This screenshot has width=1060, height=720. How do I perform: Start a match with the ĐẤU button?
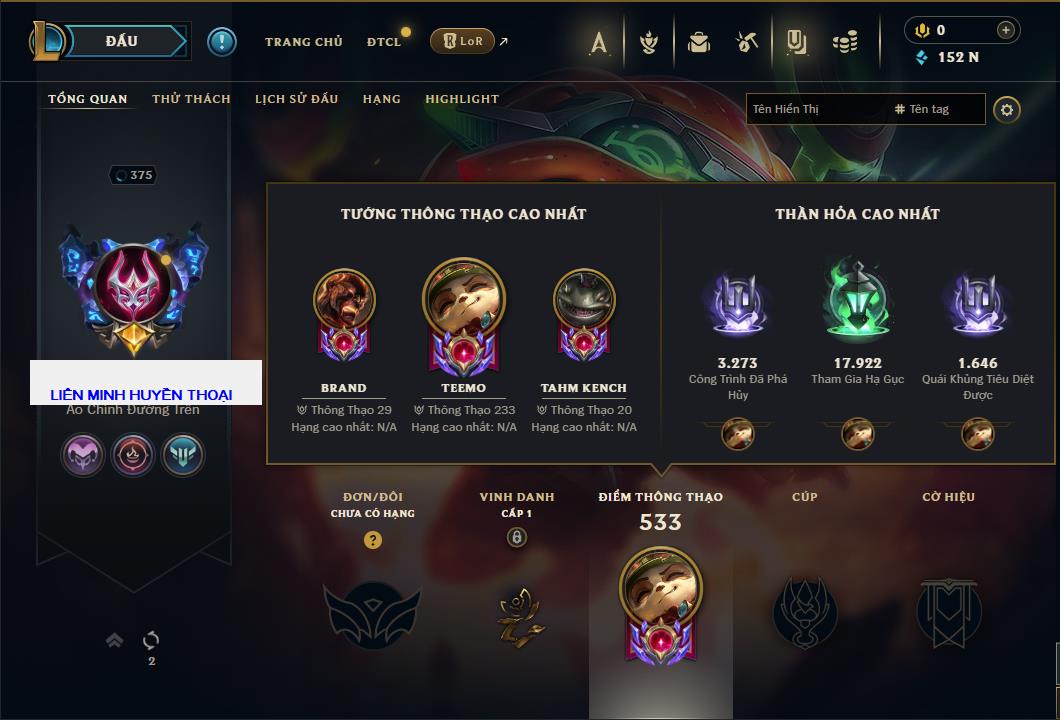[122, 41]
